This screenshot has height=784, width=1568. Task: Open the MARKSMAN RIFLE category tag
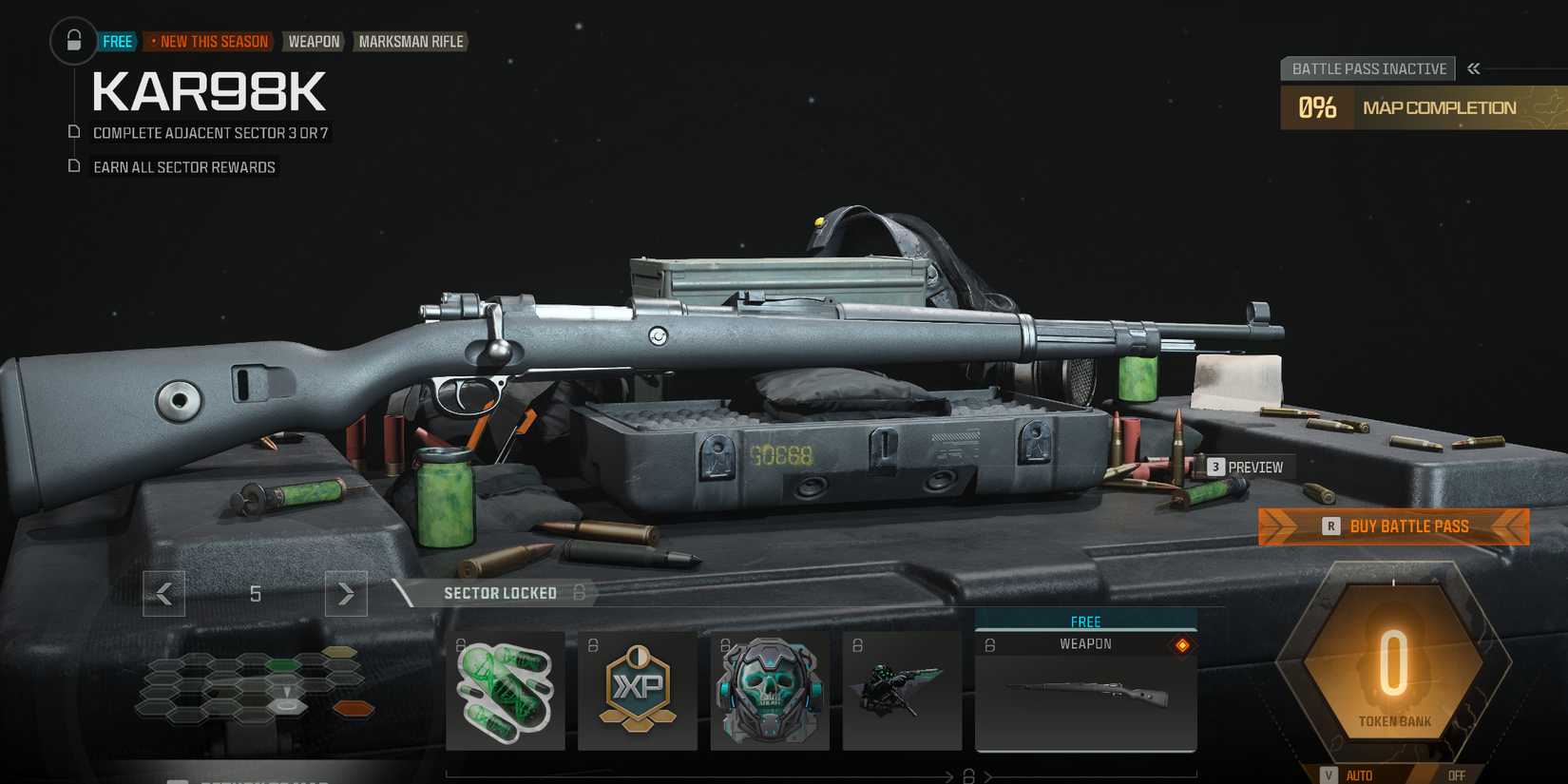pos(411,41)
